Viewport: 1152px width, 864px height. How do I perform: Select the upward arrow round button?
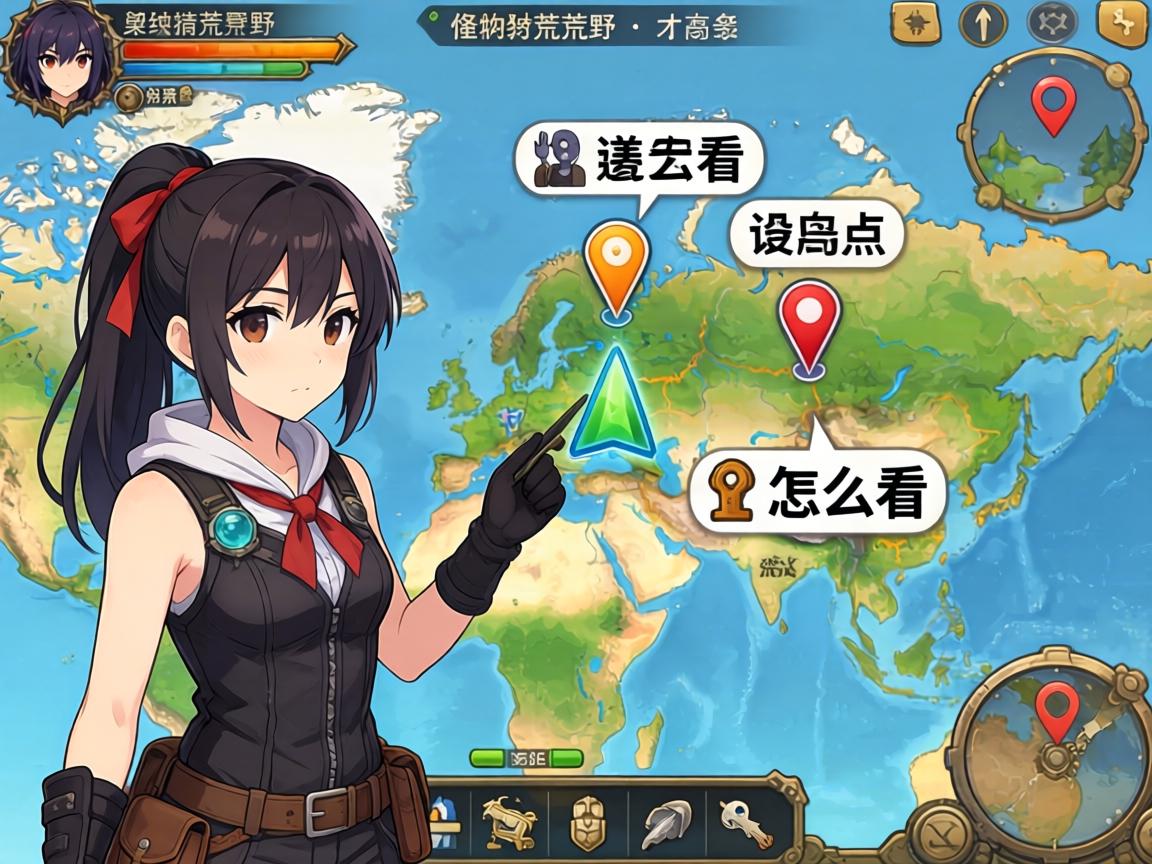pos(983,24)
